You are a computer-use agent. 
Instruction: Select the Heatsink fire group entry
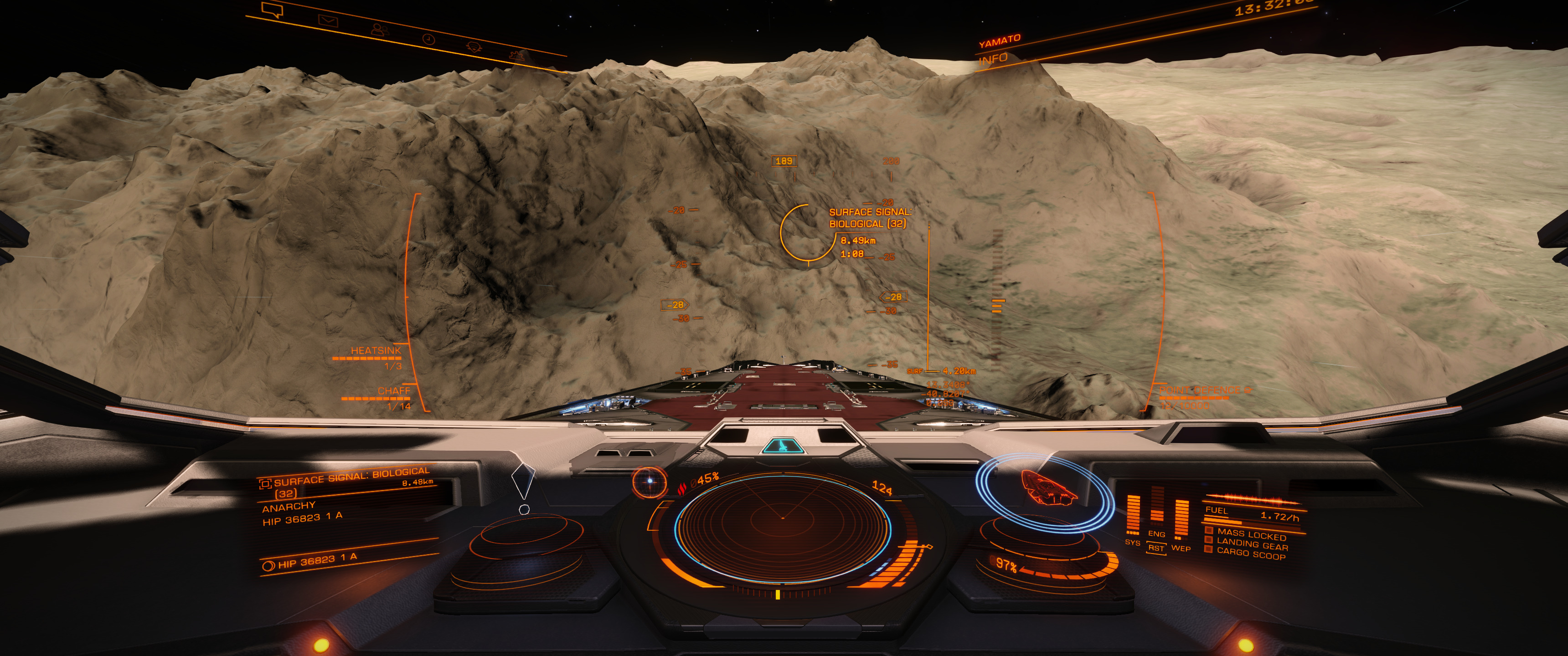[376, 351]
